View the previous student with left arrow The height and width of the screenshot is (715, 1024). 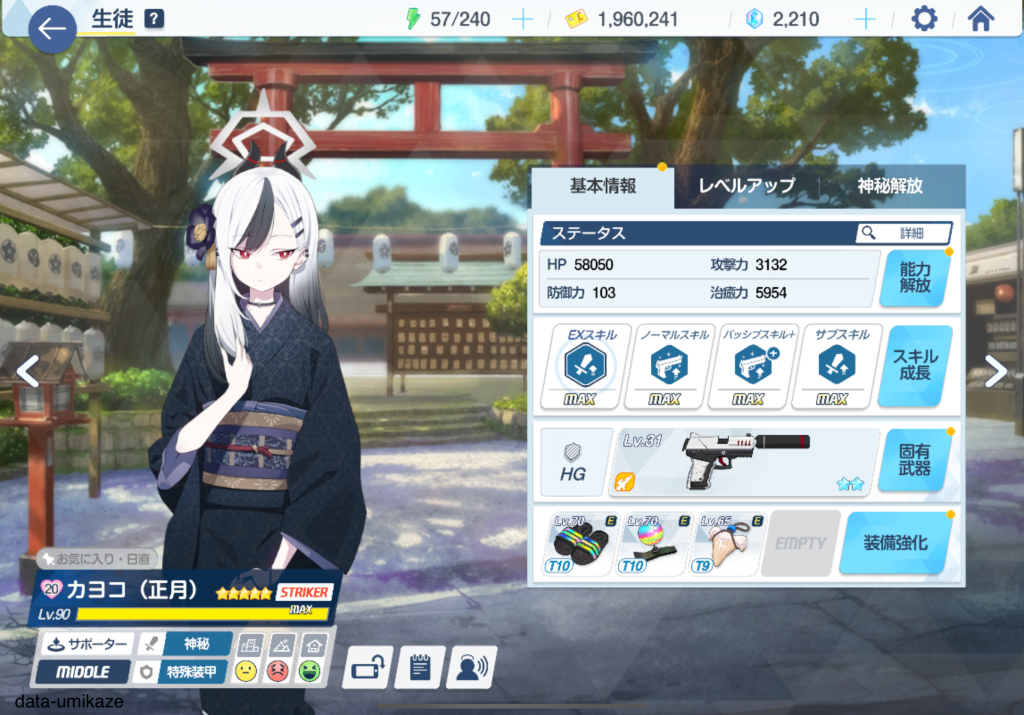click(x=27, y=372)
